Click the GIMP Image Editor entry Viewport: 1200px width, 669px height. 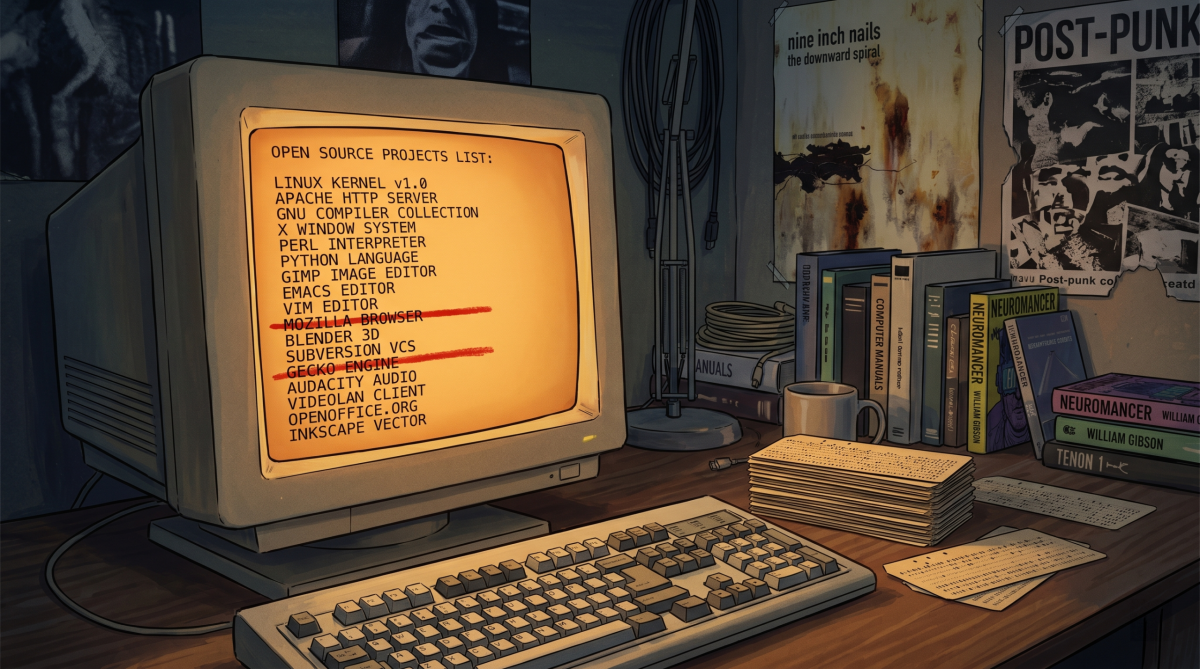(x=358, y=273)
